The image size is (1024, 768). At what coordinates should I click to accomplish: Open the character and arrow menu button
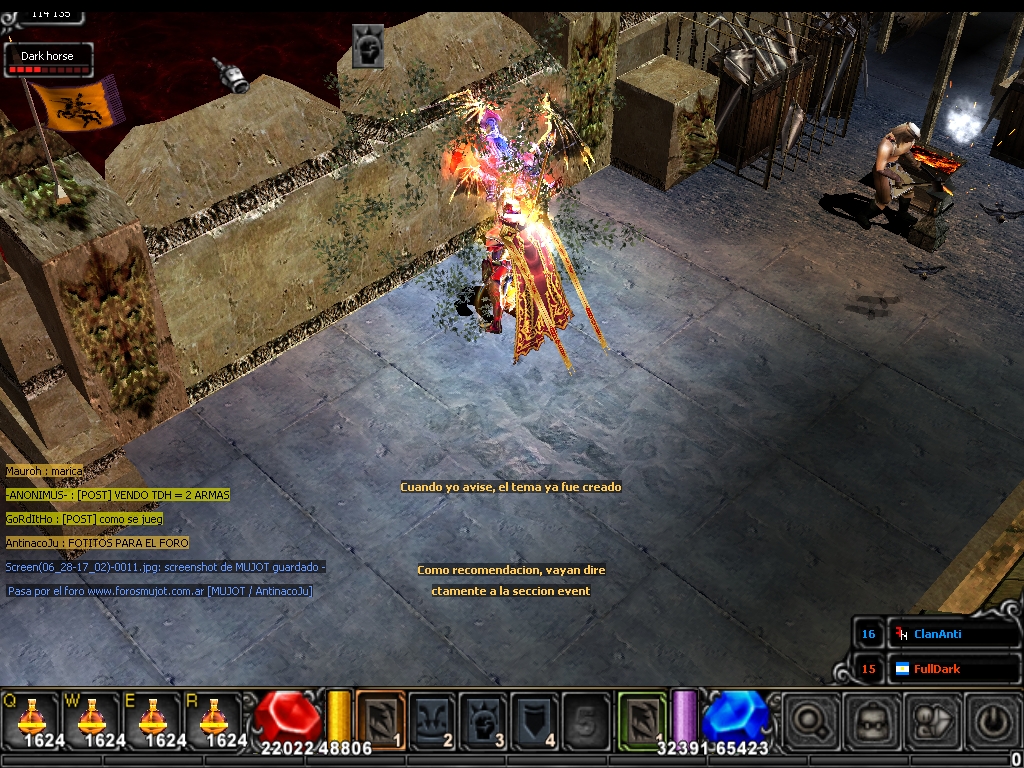[932, 720]
